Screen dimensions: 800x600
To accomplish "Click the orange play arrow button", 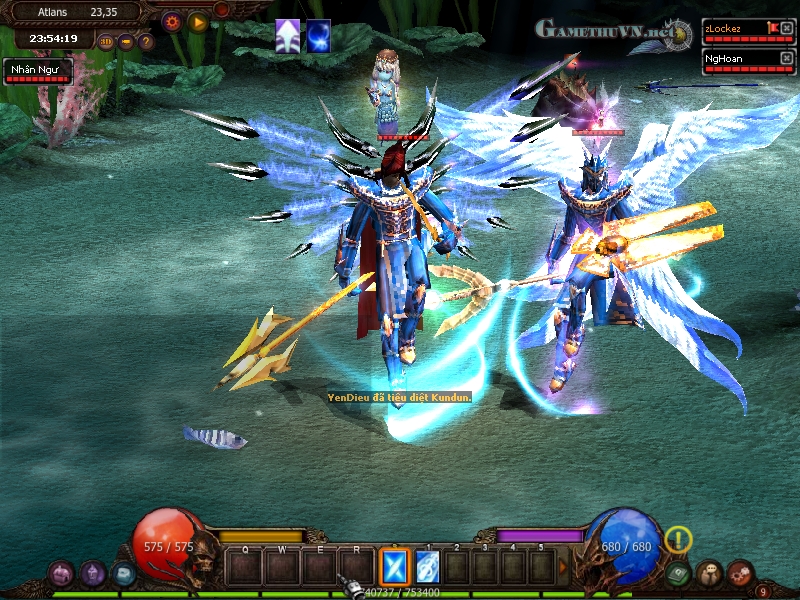I will [x=197, y=21].
